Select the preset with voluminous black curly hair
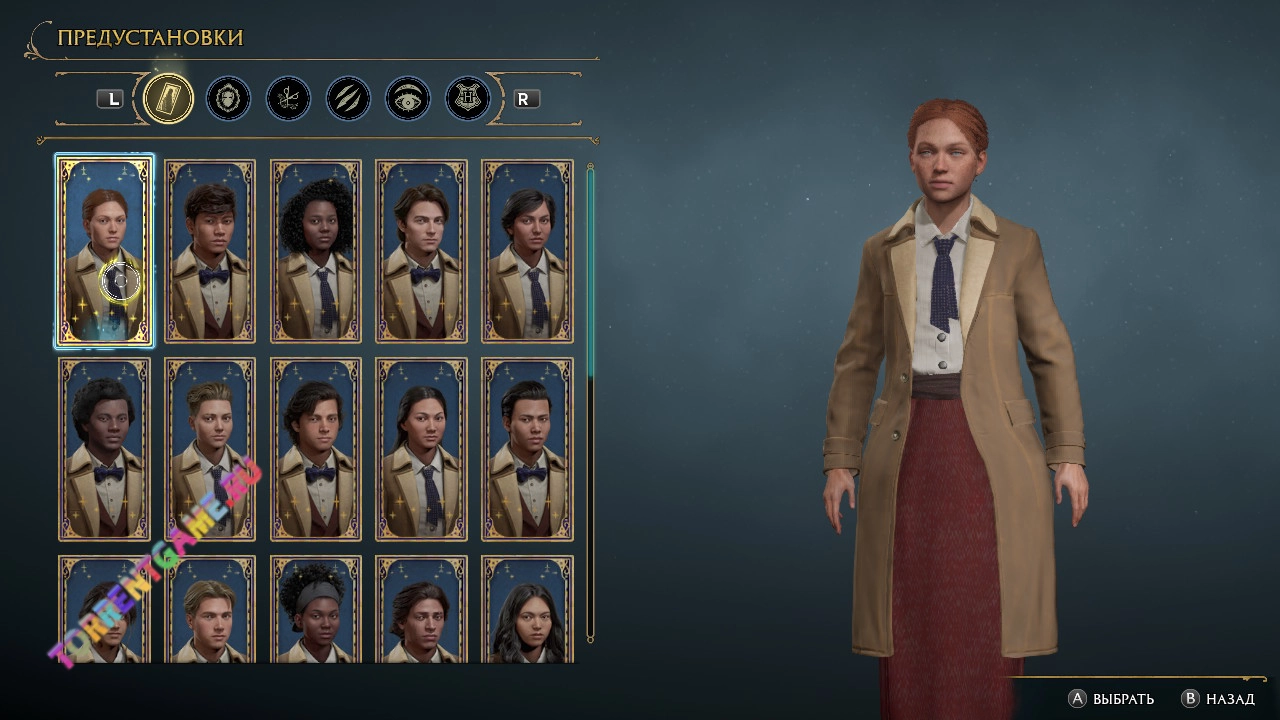The image size is (1280, 720). pos(315,251)
